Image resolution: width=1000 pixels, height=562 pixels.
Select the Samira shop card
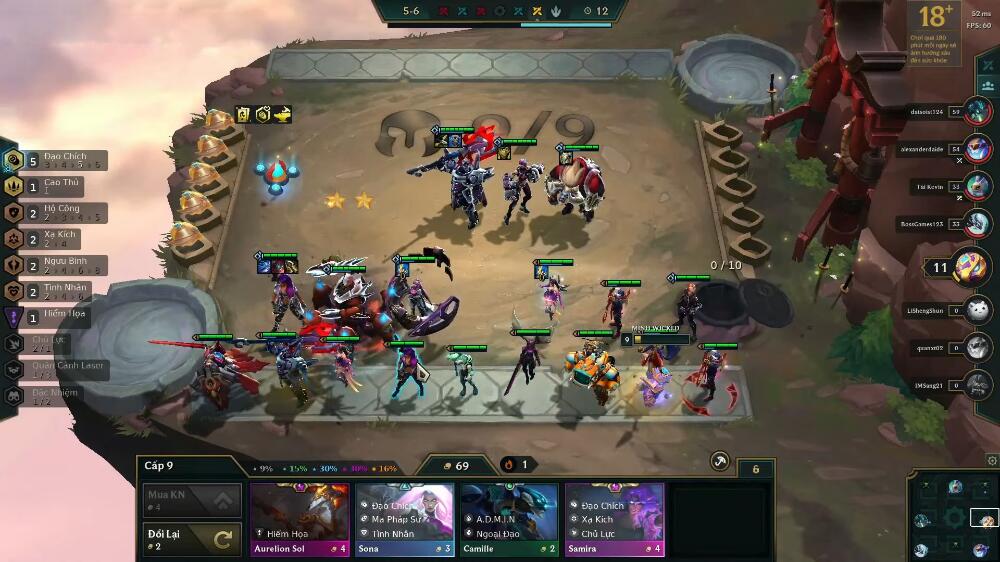[x=614, y=518]
